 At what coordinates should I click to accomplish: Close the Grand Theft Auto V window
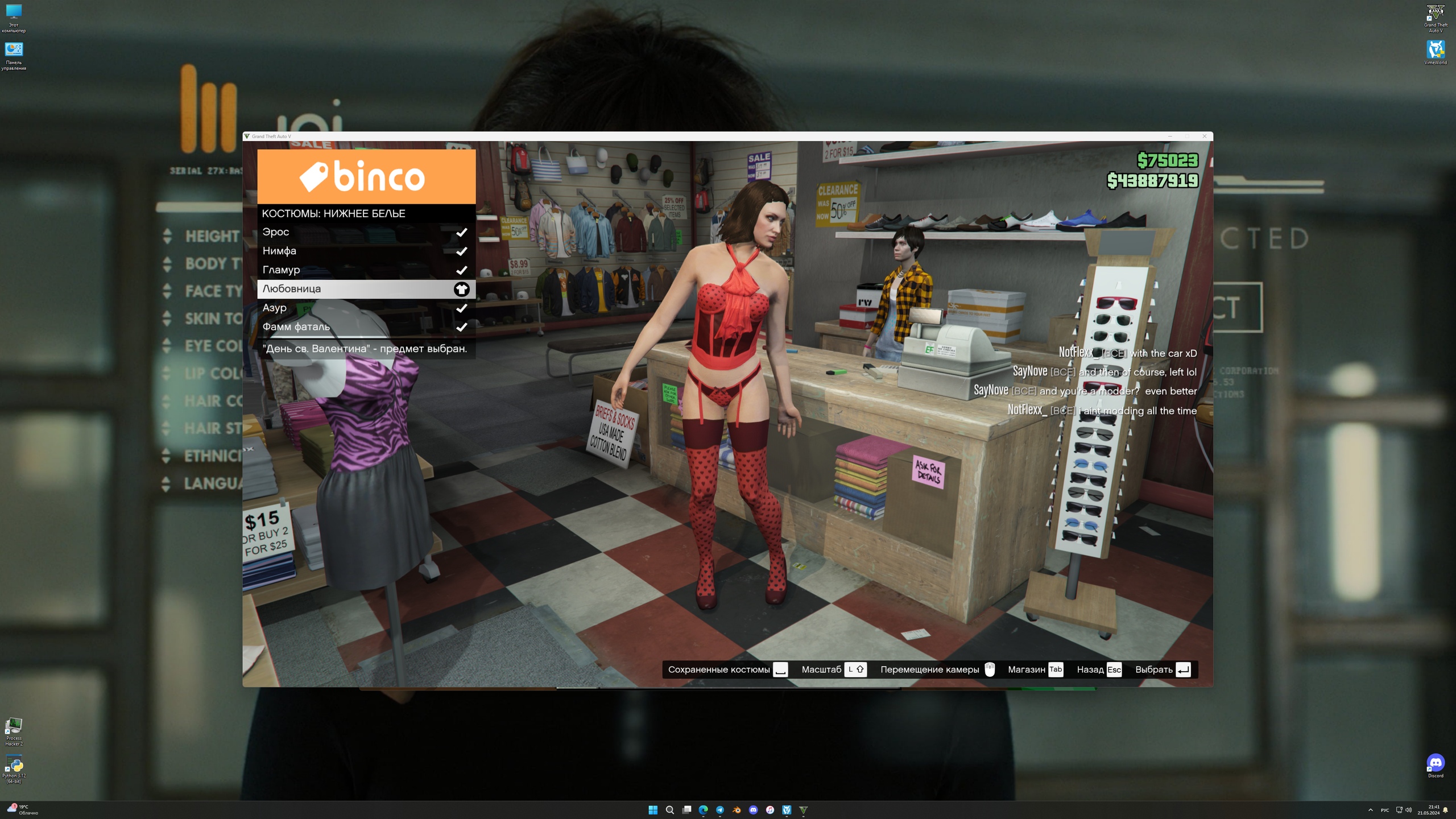coord(1204,136)
